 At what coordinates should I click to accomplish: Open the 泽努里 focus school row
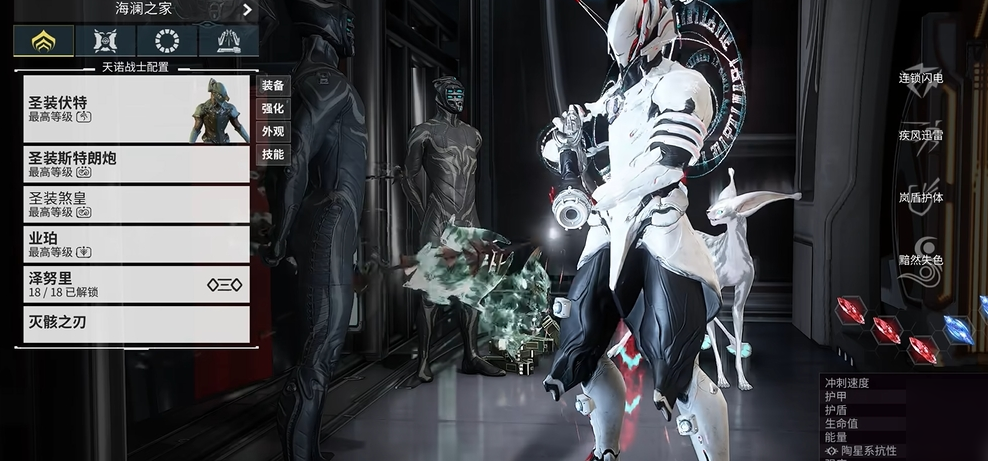click(136, 284)
